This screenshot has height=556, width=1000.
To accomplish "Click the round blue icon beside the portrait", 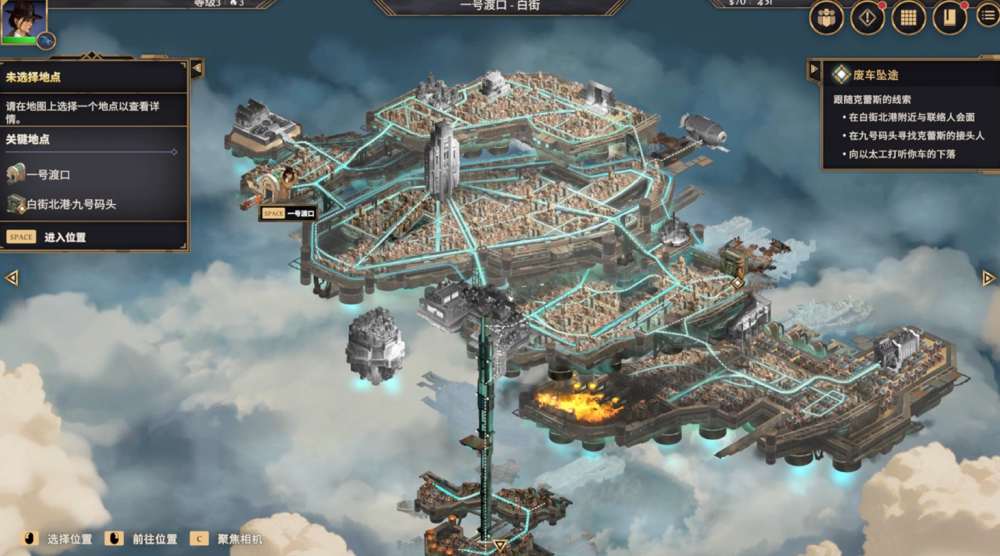I will pos(46,41).
